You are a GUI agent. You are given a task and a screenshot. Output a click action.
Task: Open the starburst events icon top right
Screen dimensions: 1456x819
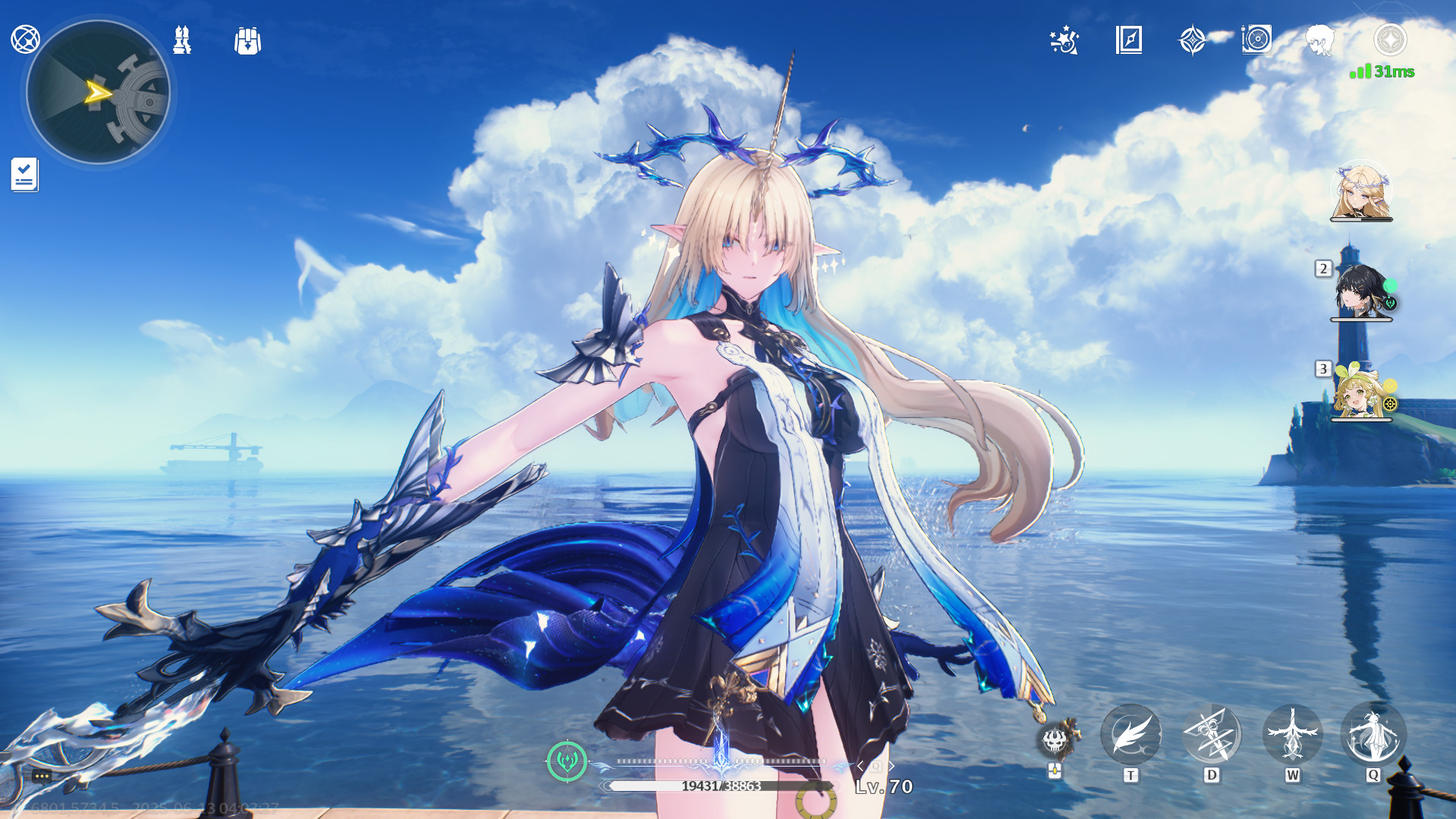click(1064, 41)
